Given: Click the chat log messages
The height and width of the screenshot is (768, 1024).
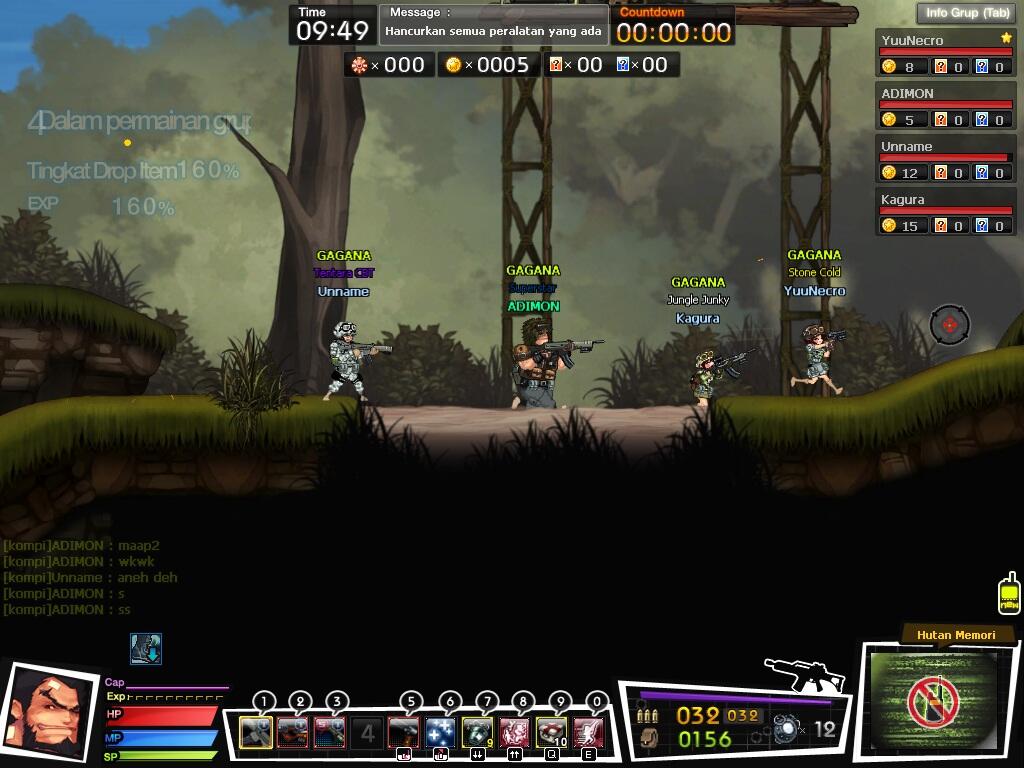Looking at the screenshot, I should pyautogui.click(x=82, y=578).
